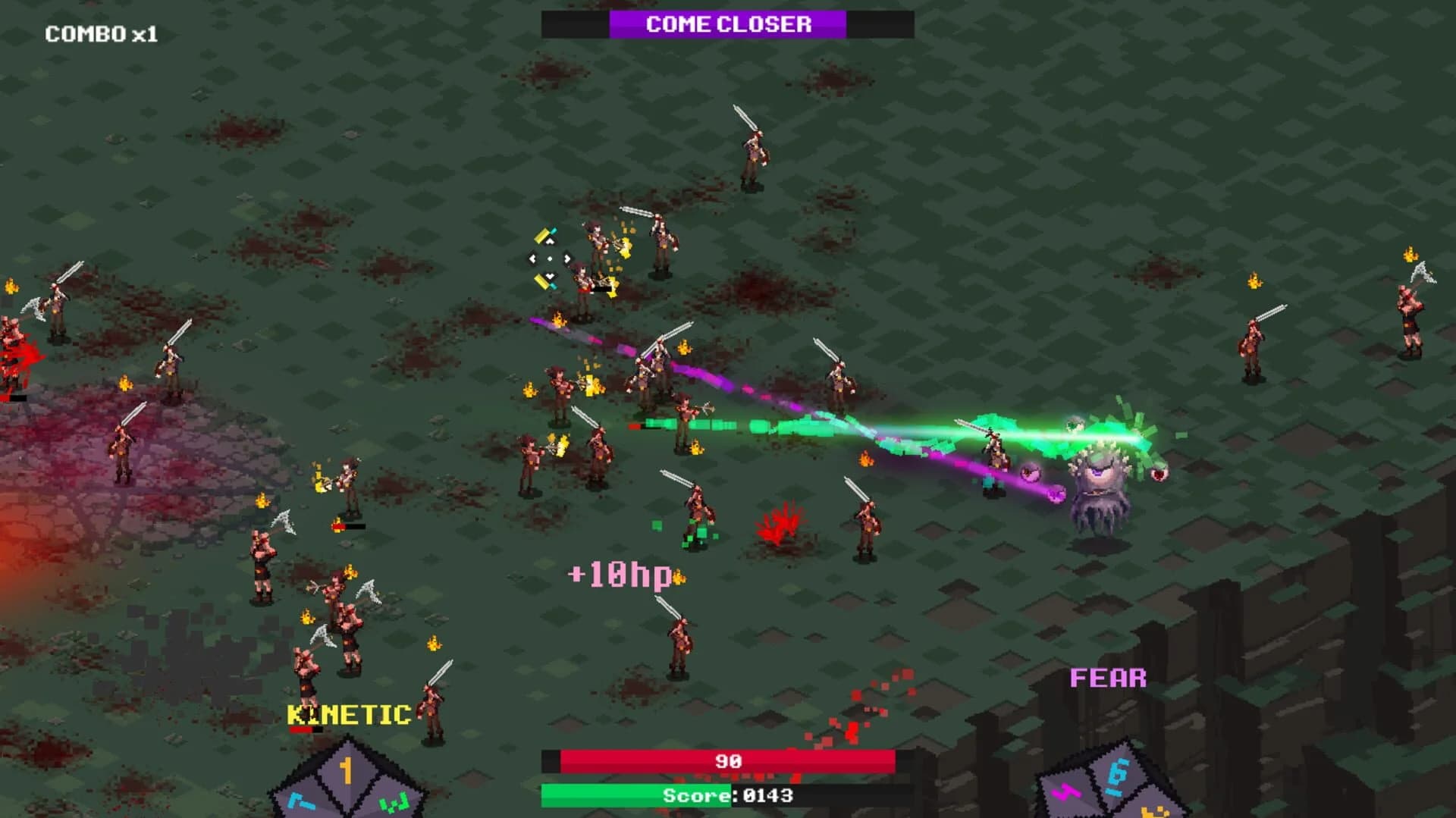This screenshot has height=818, width=1456.
Task: Select the blue rune on the bottom-left die
Action: 302,801
